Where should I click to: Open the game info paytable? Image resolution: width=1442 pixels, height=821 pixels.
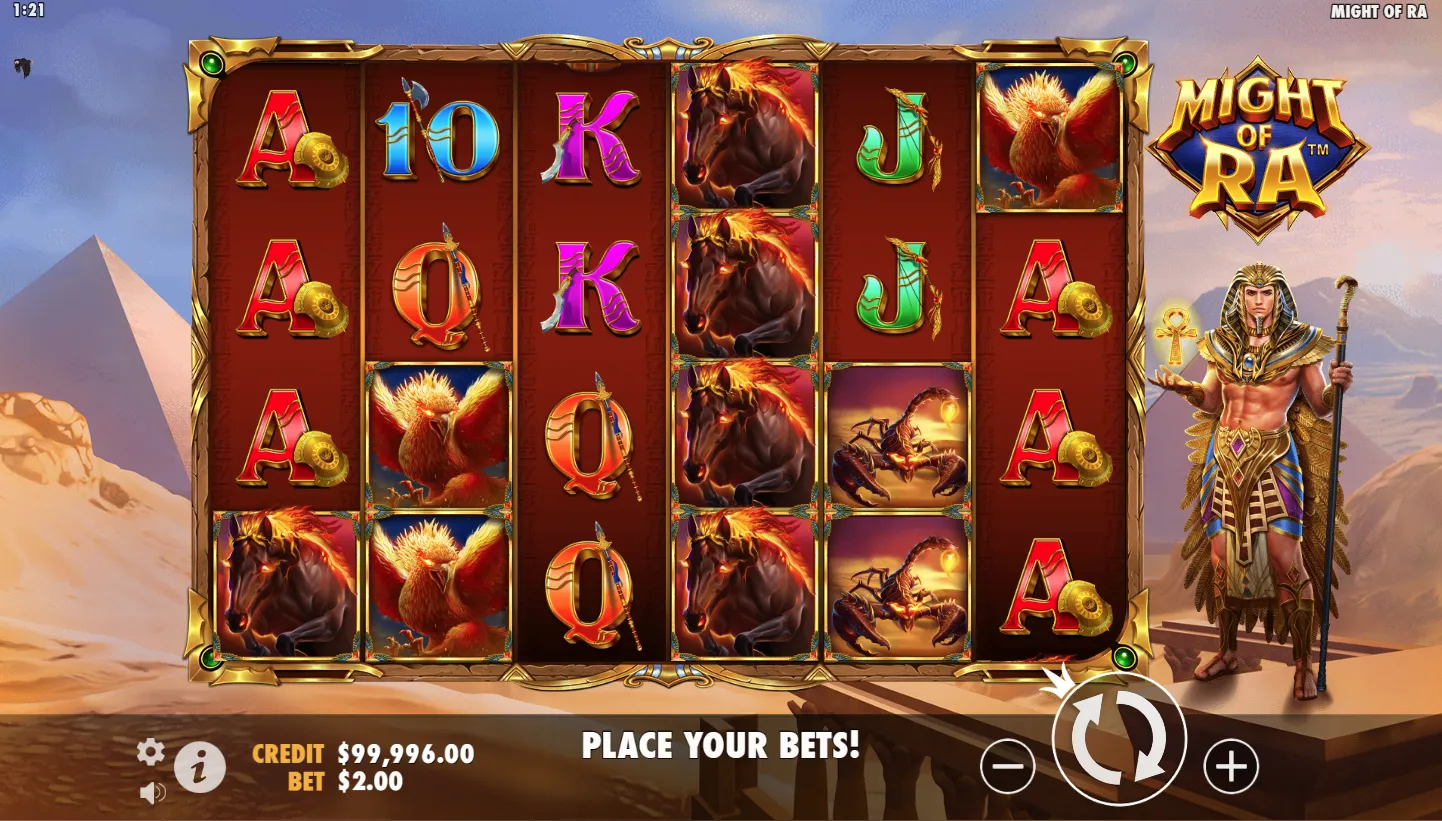tap(200, 768)
